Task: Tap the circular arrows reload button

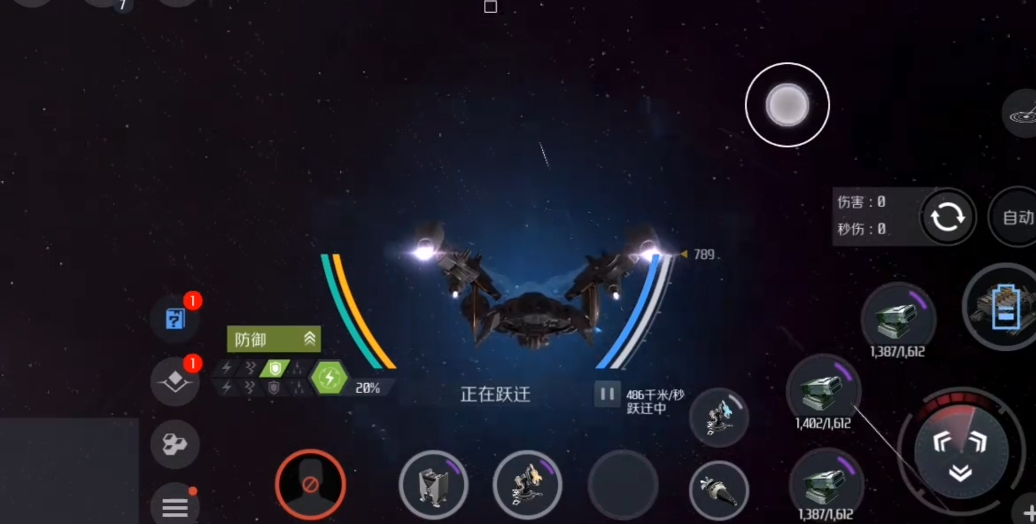Action: click(946, 217)
